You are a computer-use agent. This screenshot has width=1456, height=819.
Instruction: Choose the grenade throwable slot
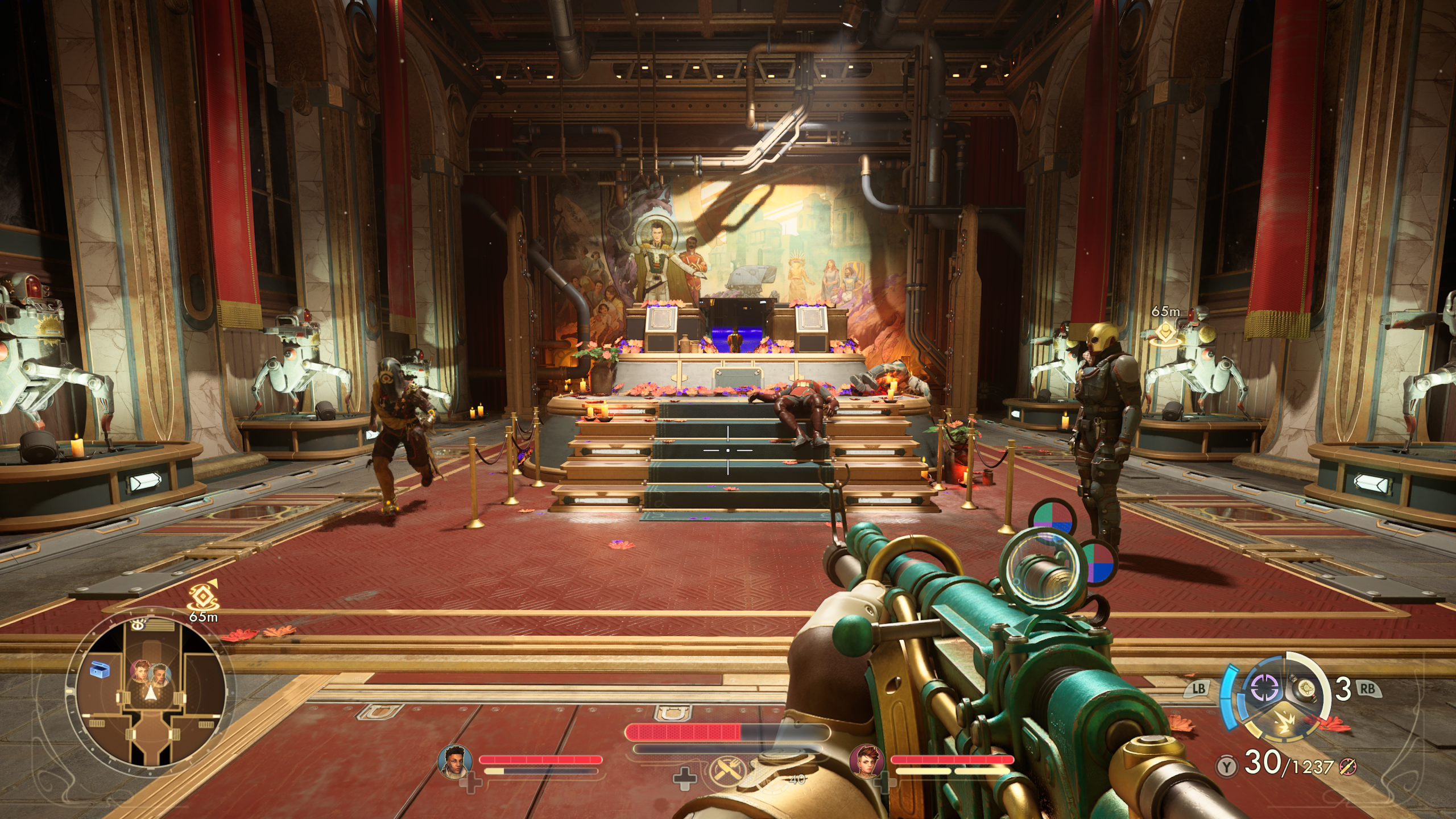(1303, 688)
